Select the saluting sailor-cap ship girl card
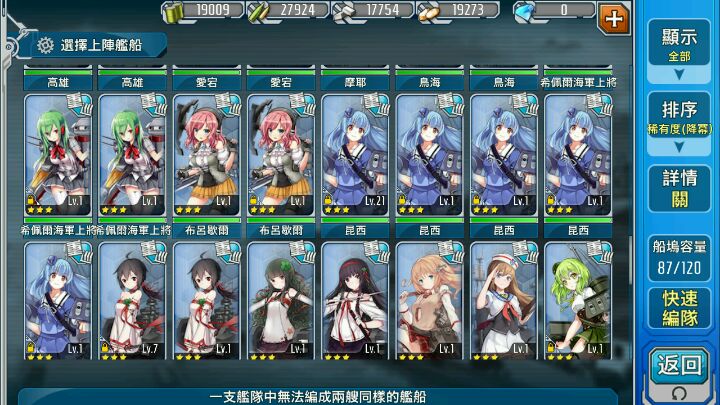Viewport: 720px width, 405px height. pyautogui.click(x=503, y=300)
